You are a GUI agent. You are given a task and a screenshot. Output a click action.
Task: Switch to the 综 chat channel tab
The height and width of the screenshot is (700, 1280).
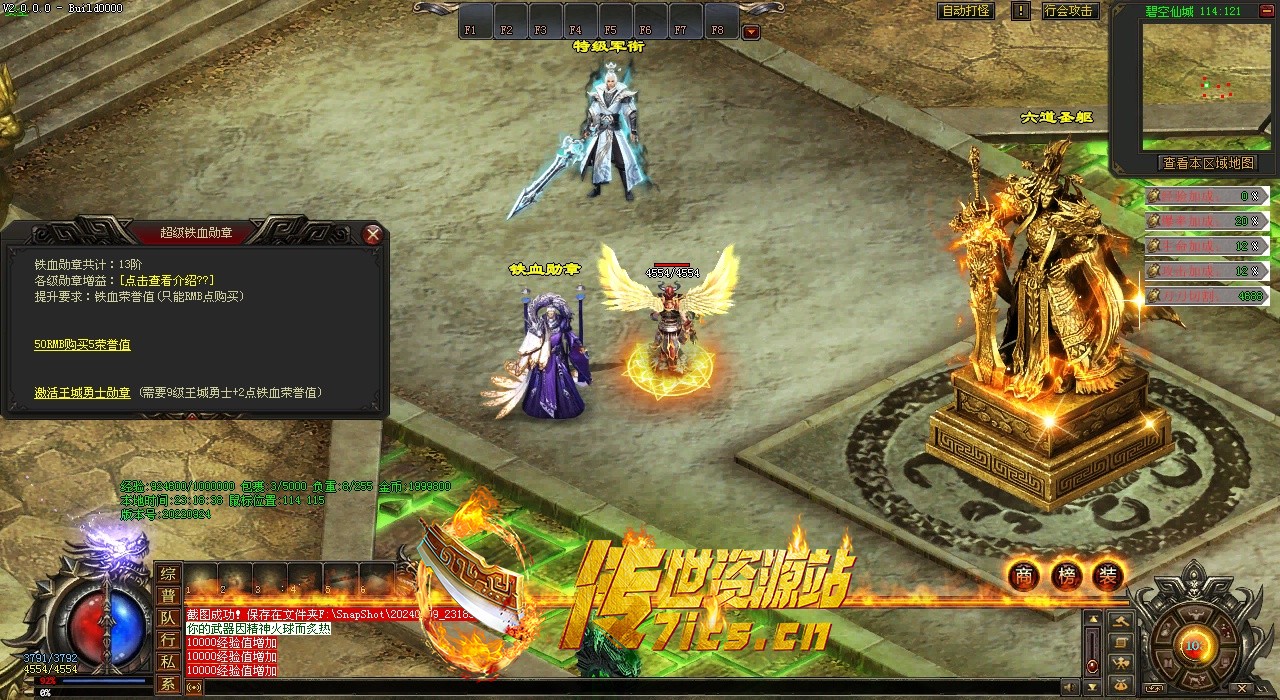[x=168, y=574]
